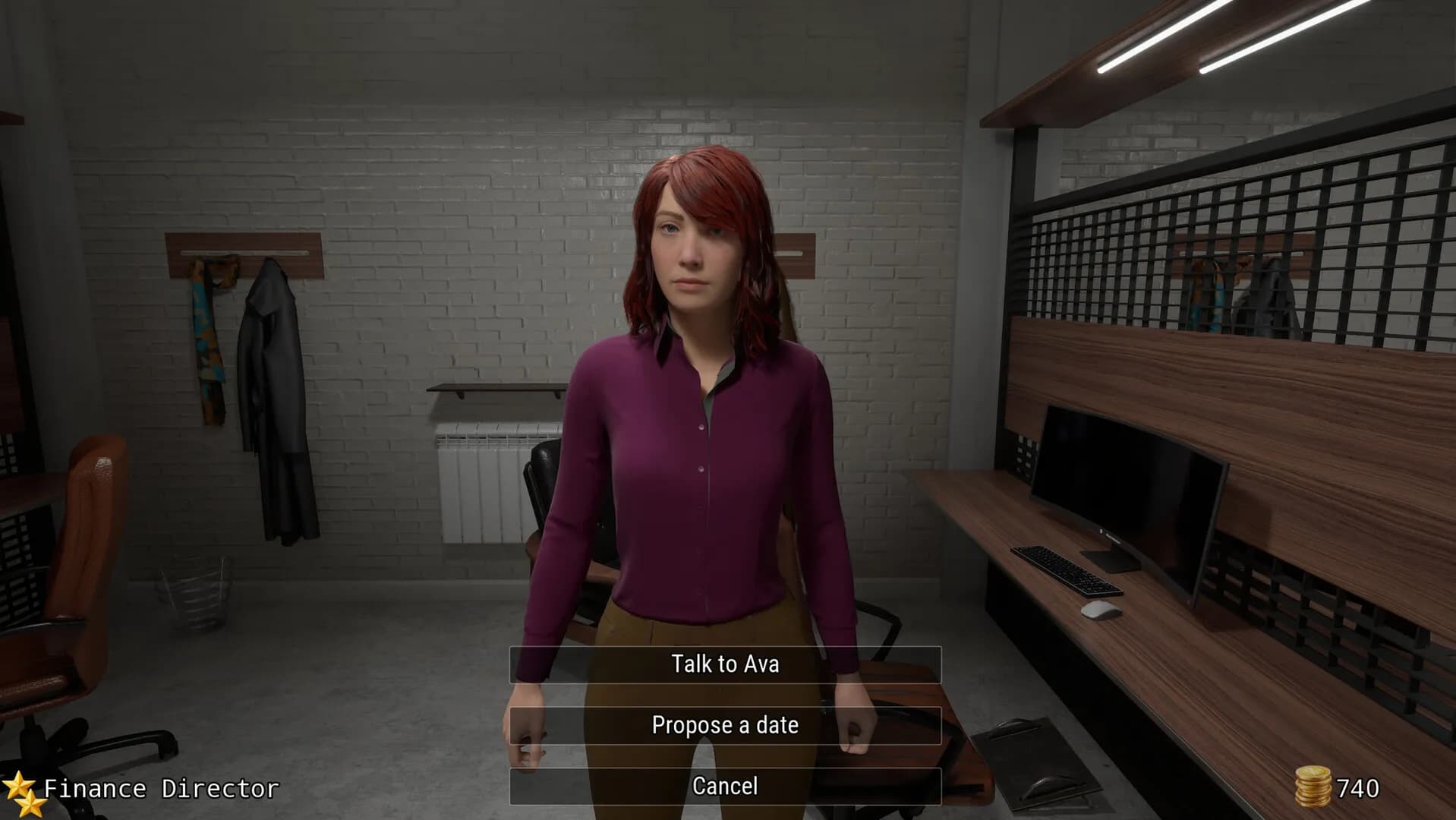The width and height of the screenshot is (1456, 820).
Task: Click the keyboard on the right desk
Action: click(1066, 571)
